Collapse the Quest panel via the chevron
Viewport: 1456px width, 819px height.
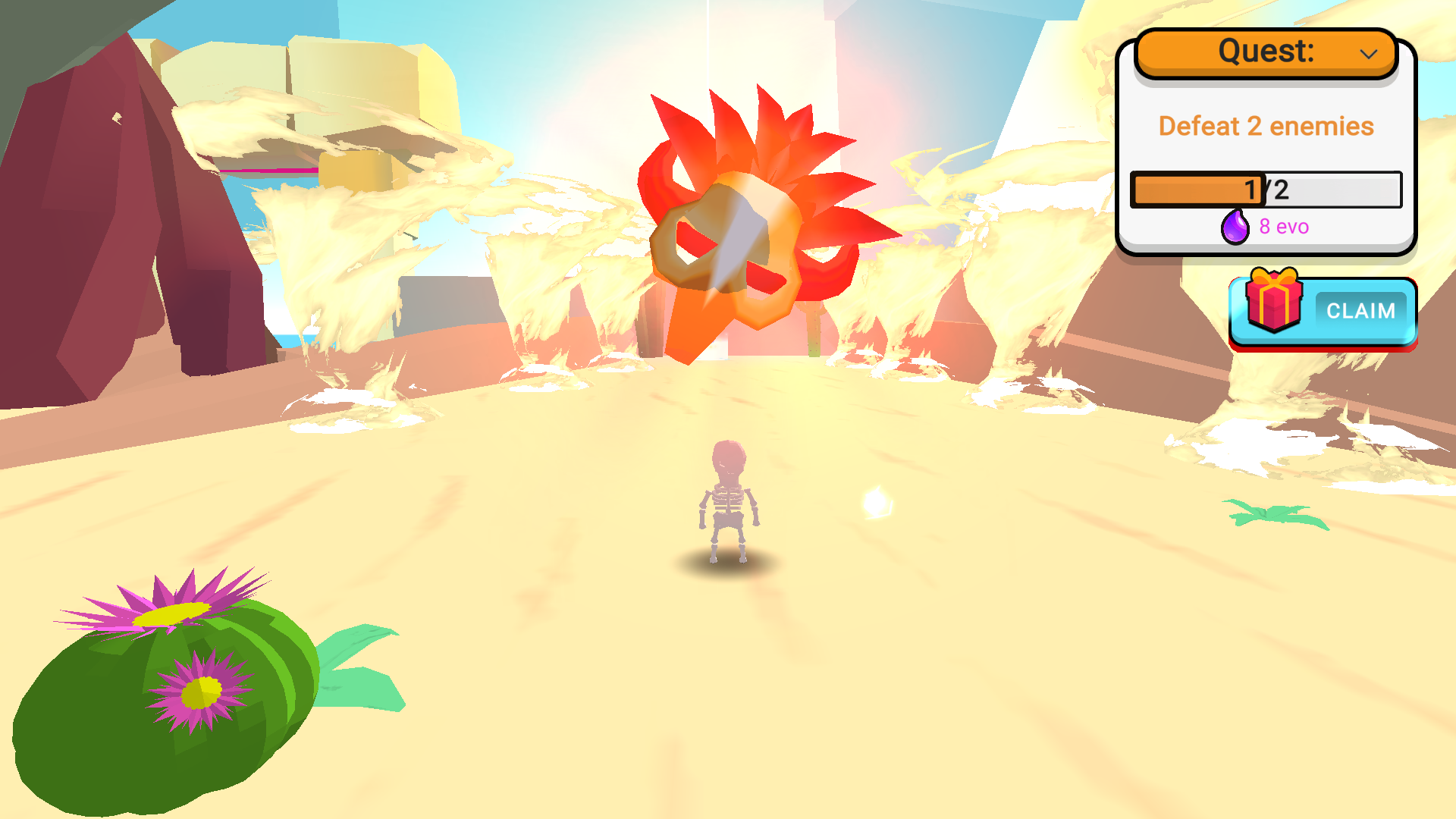(x=1369, y=53)
